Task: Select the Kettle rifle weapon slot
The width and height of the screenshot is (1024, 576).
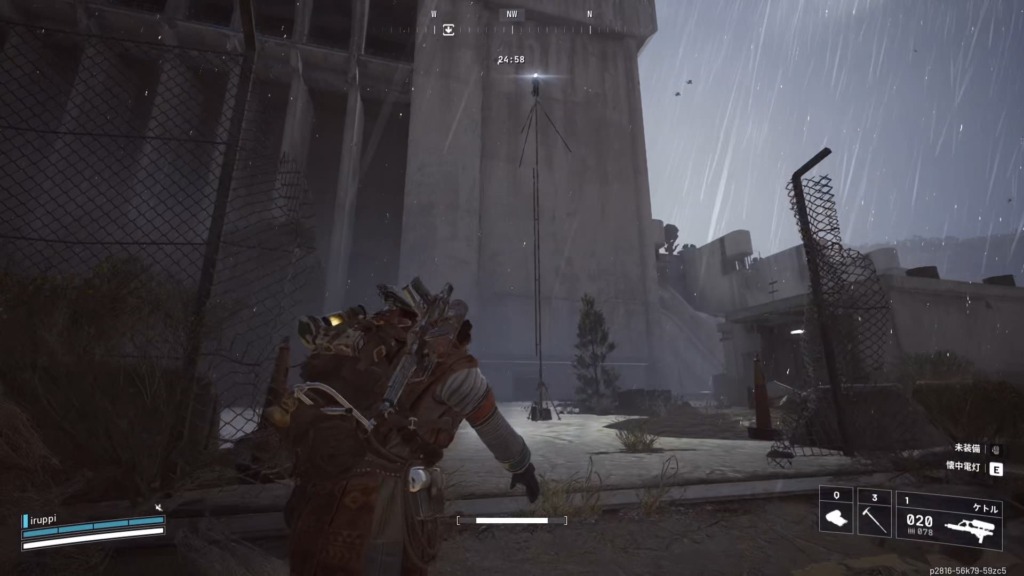Action: click(949, 520)
